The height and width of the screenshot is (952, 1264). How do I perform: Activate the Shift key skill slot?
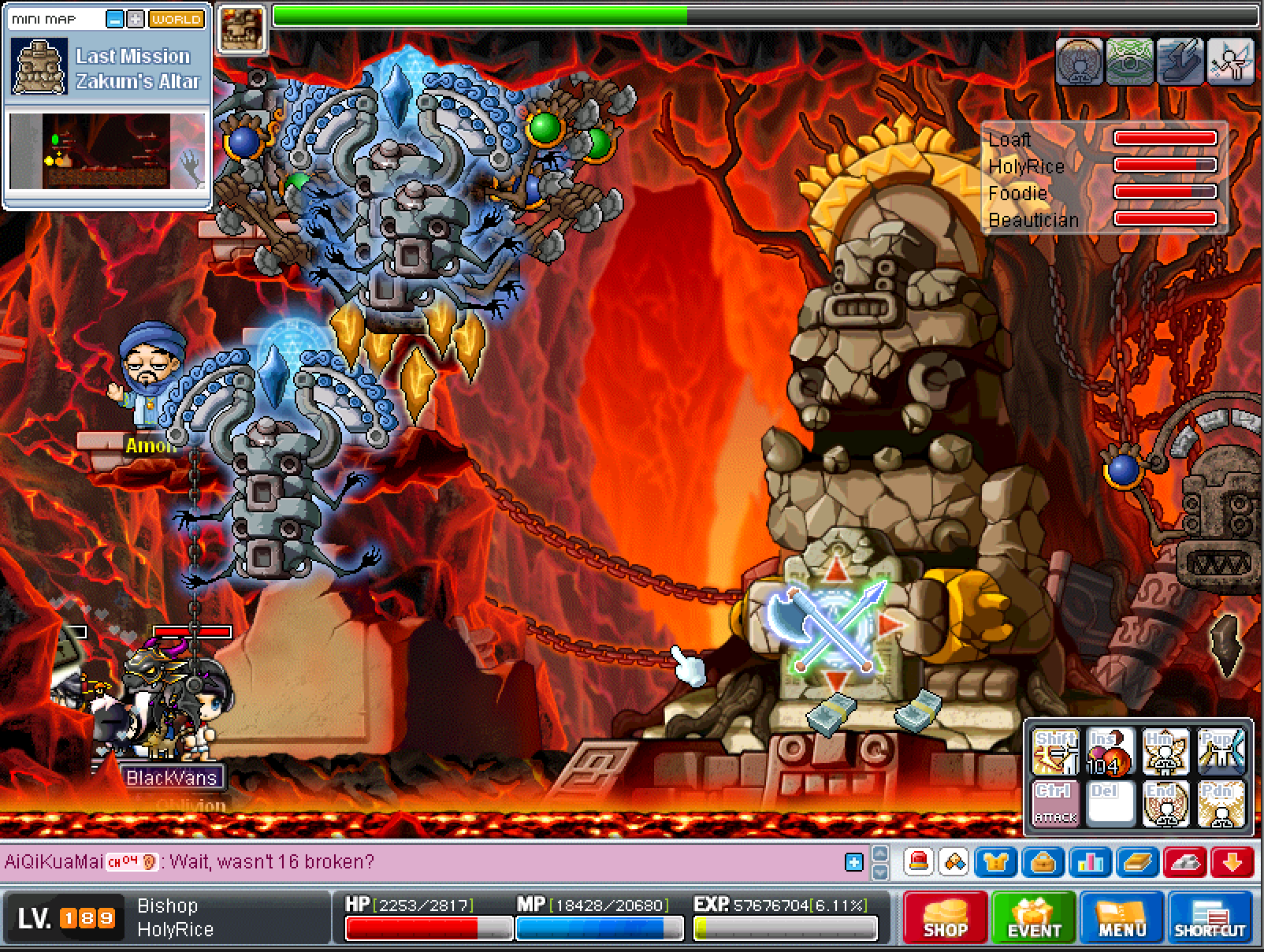1055,752
